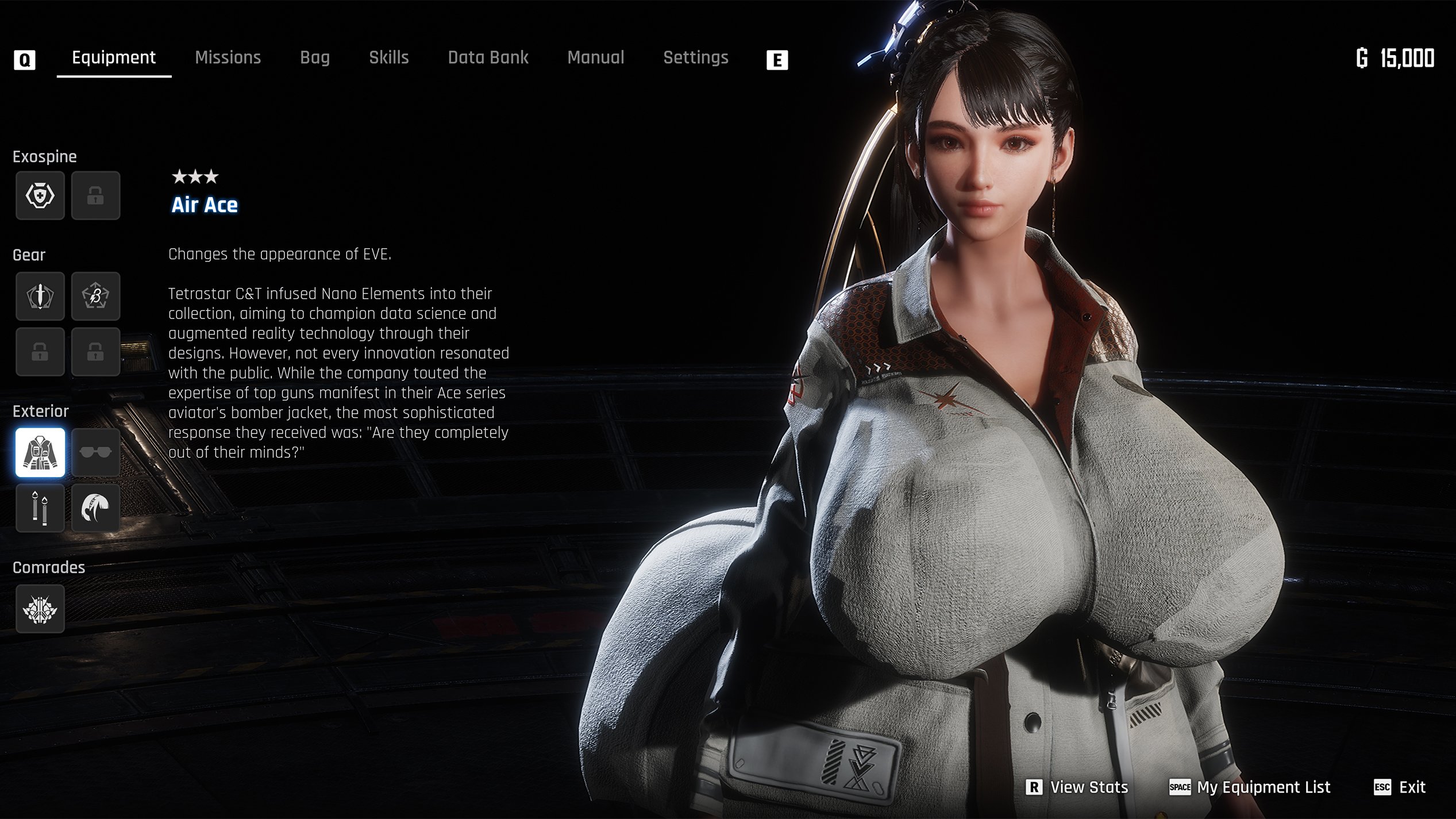1456x819 pixels.
Task: Open the earrings exterior slot
Action: pyautogui.click(x=40, y=507)
